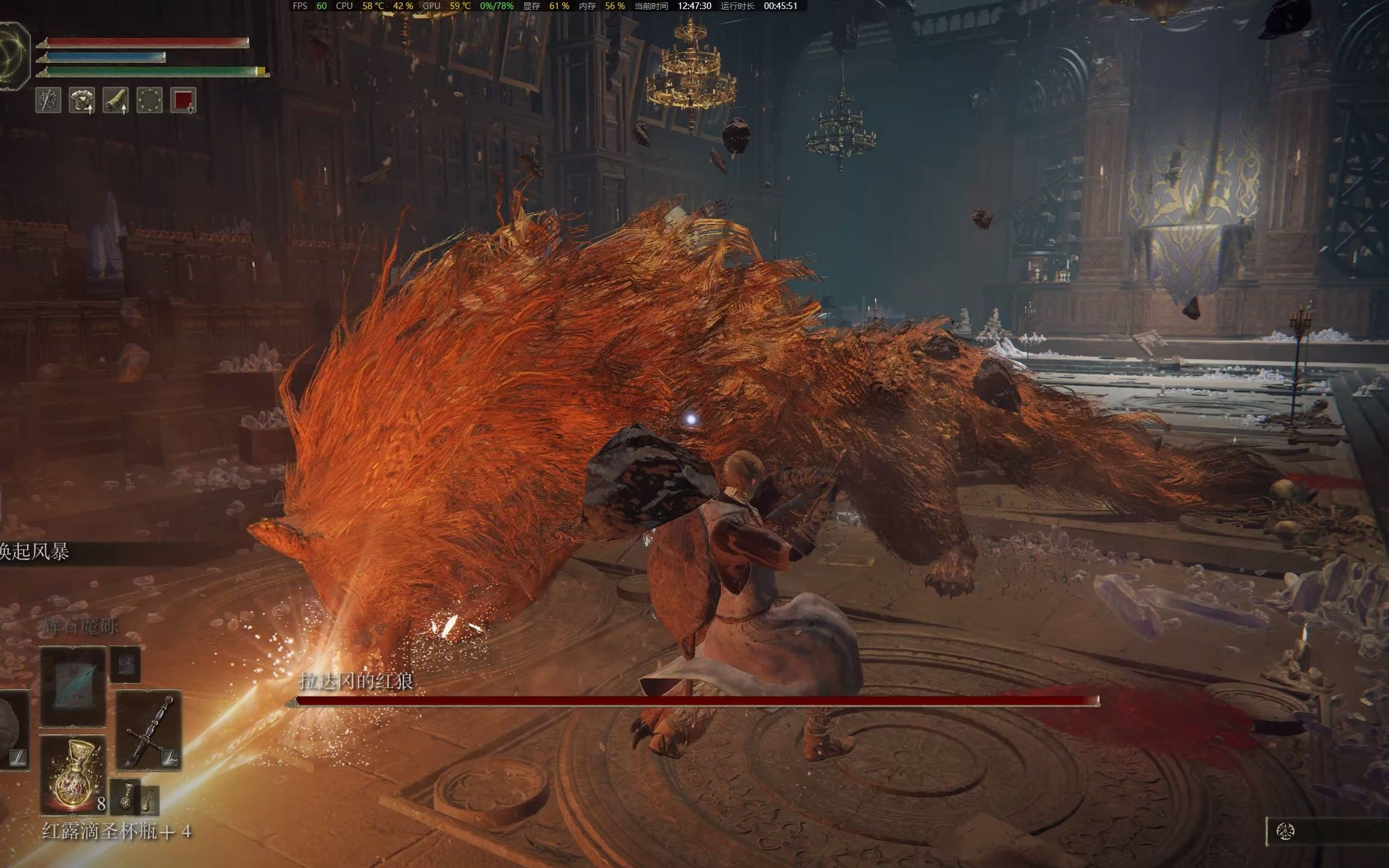The image size is (1389, 868).
Task: Inspect the green horn buff icon
Action: click(x=116, y=101)
